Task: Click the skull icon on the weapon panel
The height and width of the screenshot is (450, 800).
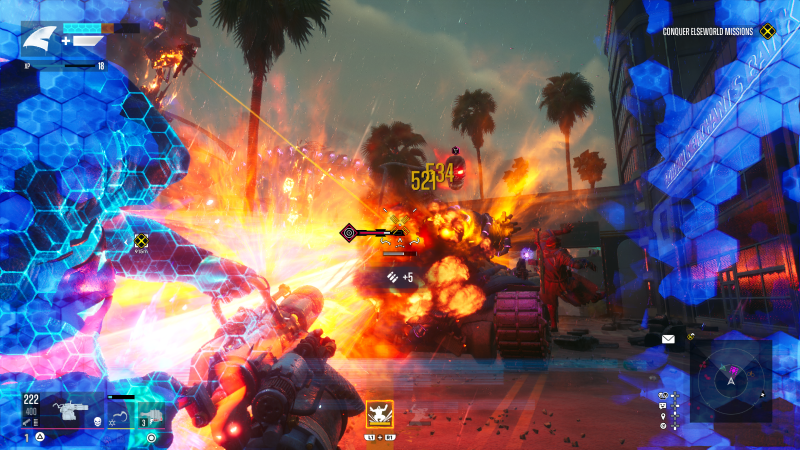Action: [x=98, y=424]
